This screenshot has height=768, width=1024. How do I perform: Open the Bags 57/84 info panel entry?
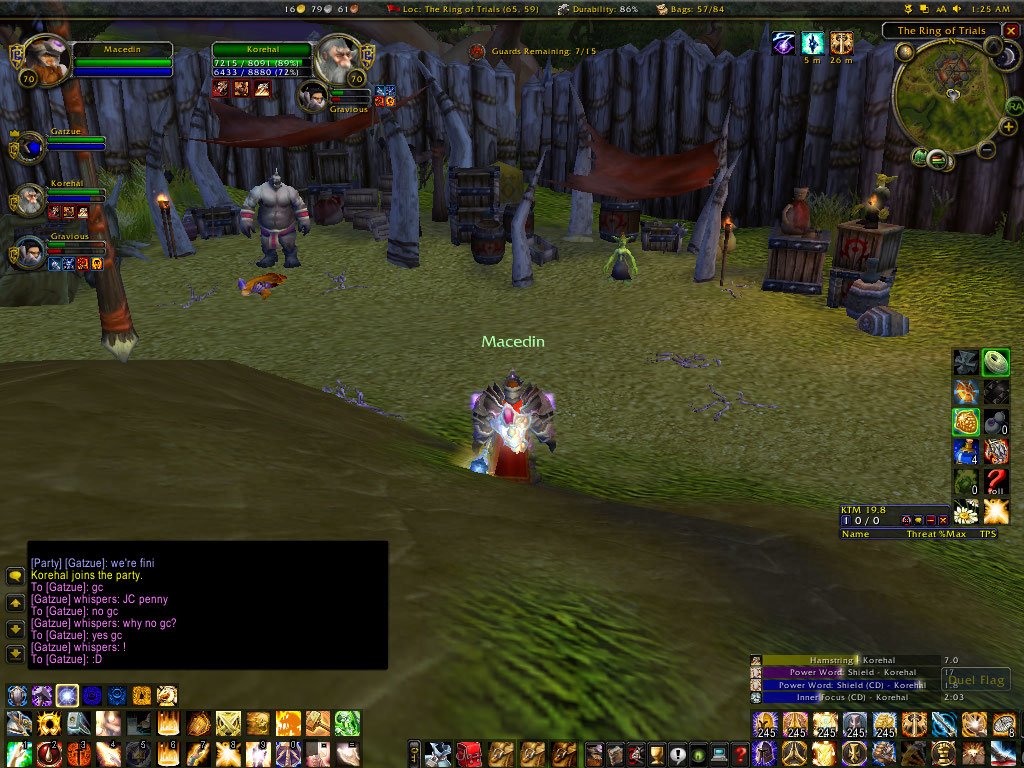point(689,9)
